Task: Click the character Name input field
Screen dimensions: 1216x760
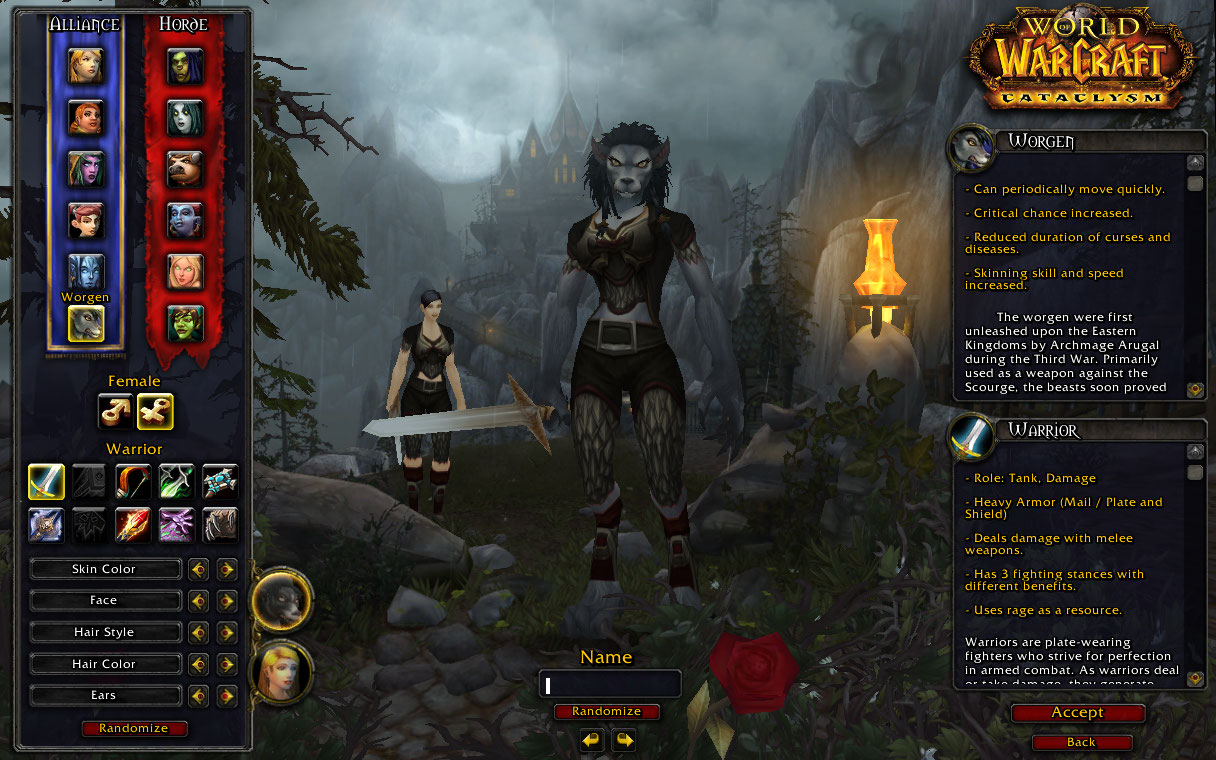Action: pos(610,685)
